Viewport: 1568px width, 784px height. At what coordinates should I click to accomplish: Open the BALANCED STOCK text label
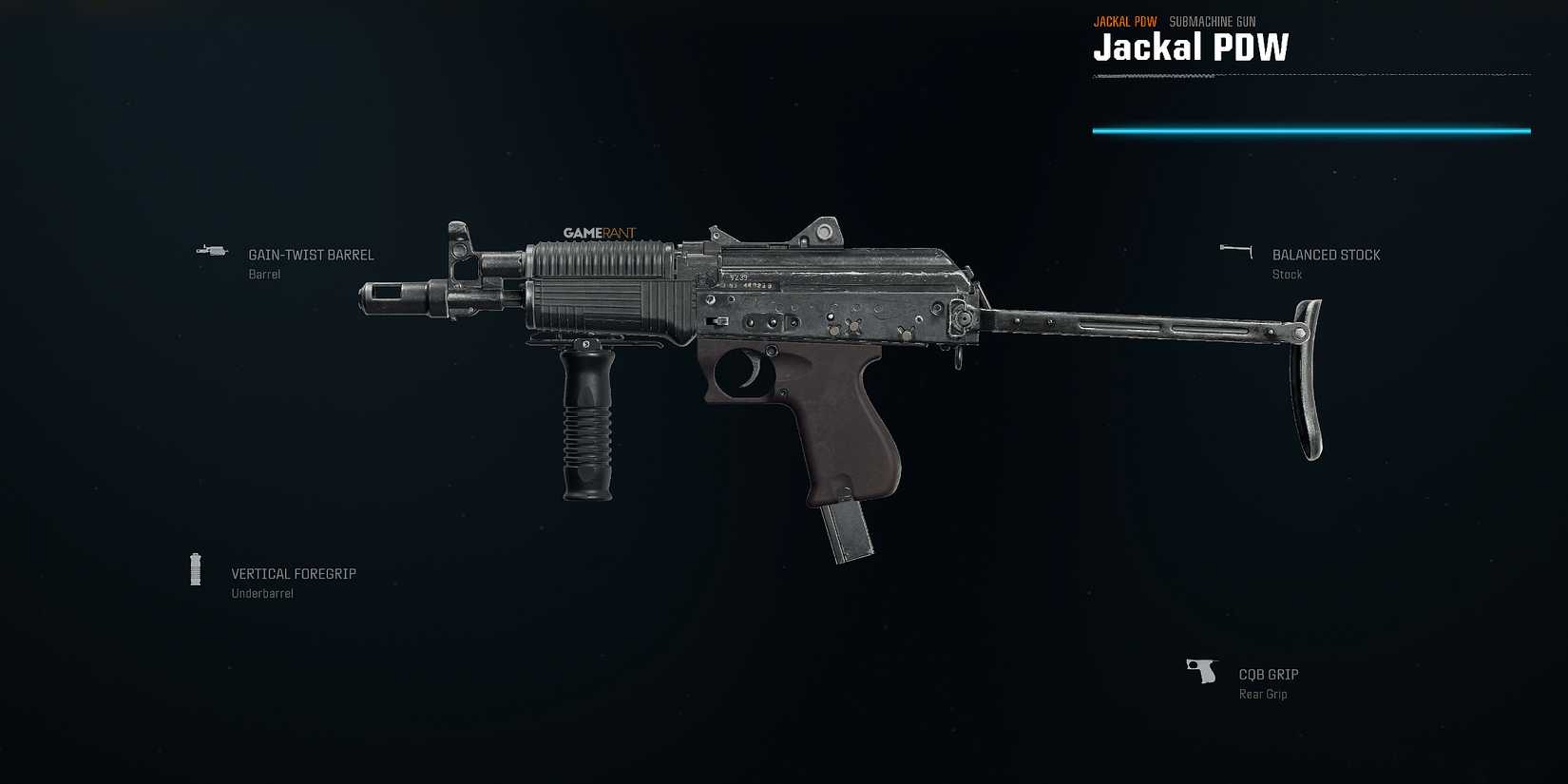(x=1327, y=255)
